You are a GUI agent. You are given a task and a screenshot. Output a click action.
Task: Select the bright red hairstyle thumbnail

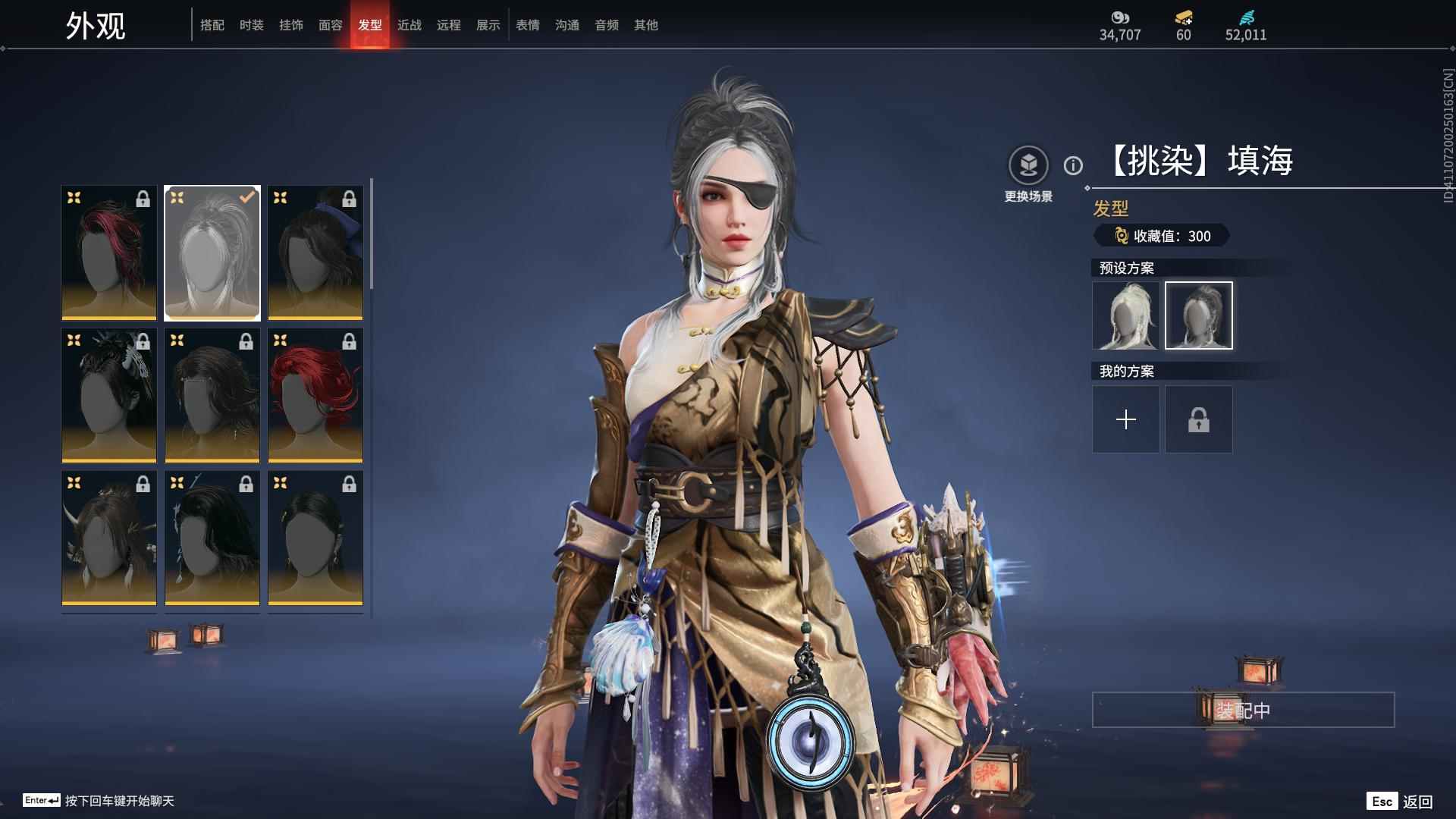[315, 395]
